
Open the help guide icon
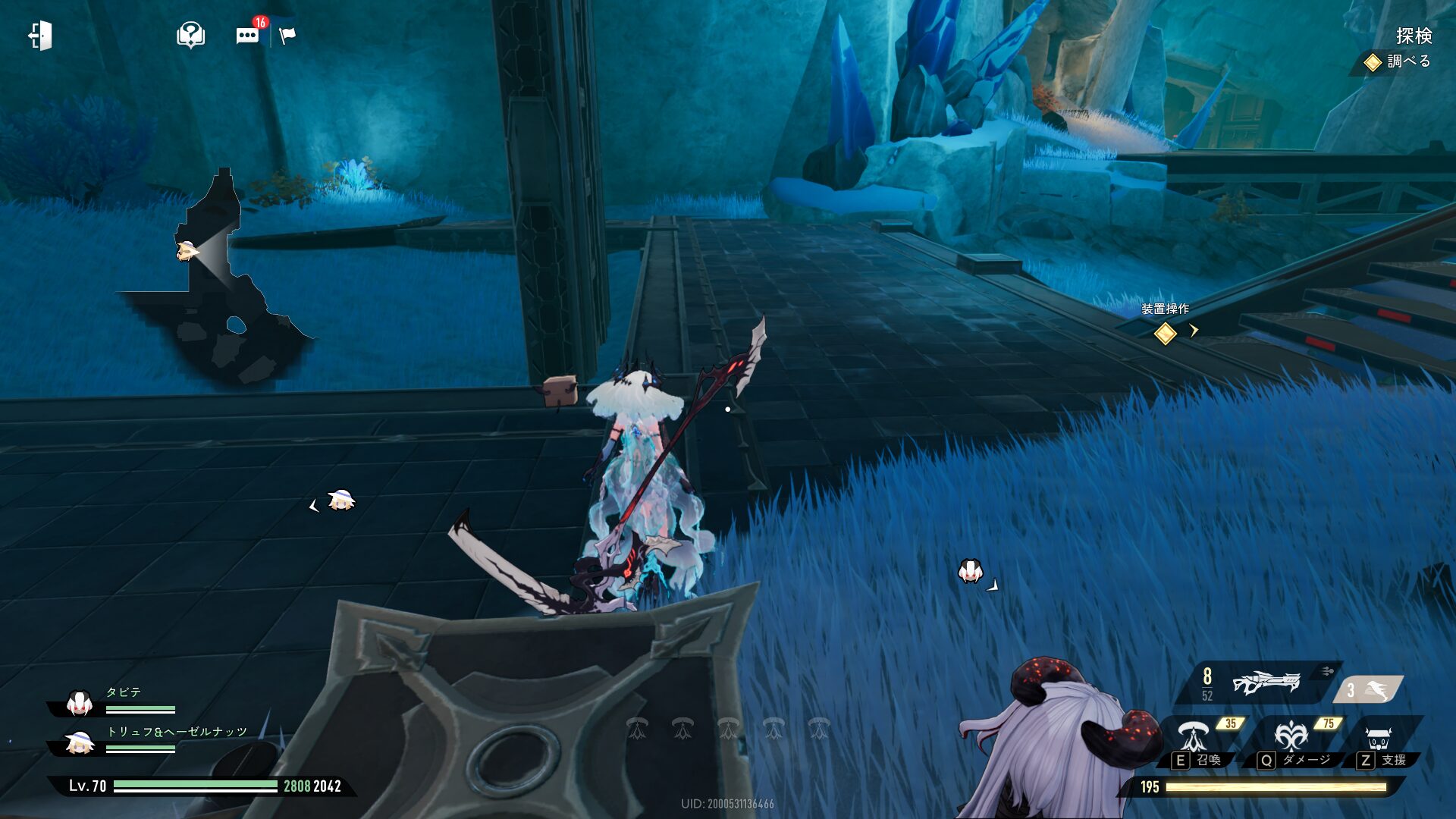190,35
